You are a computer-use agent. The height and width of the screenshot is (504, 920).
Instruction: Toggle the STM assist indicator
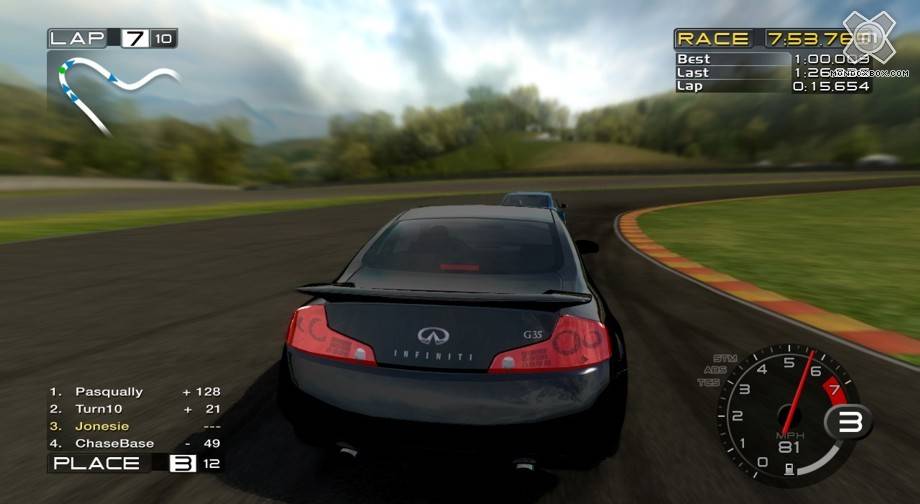pos(725,358)
